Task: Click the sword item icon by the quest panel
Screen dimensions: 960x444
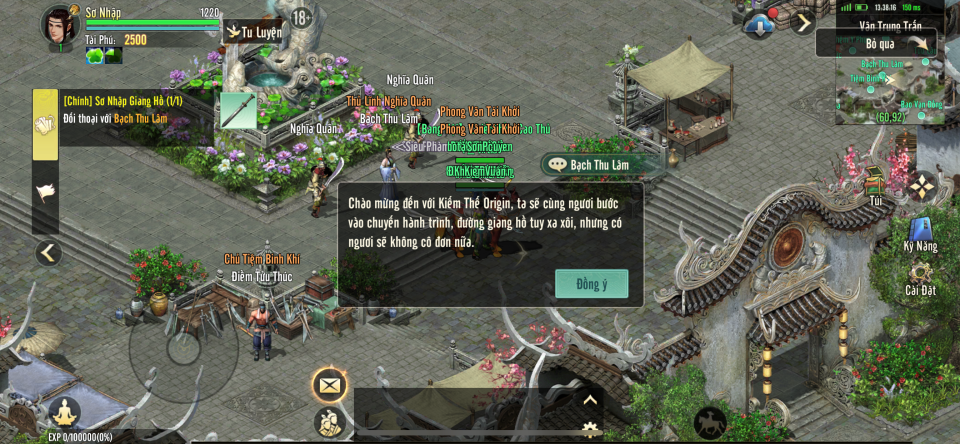Action: (238, 110)
